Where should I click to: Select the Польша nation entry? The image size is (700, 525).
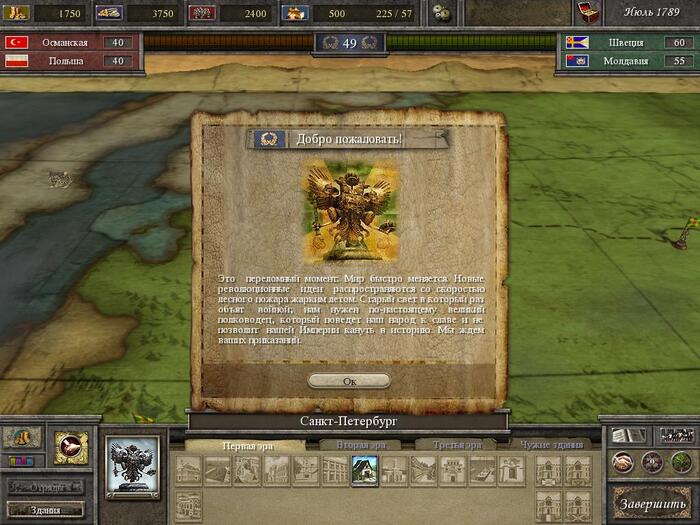pyautogui.click(x=70, y=61)
